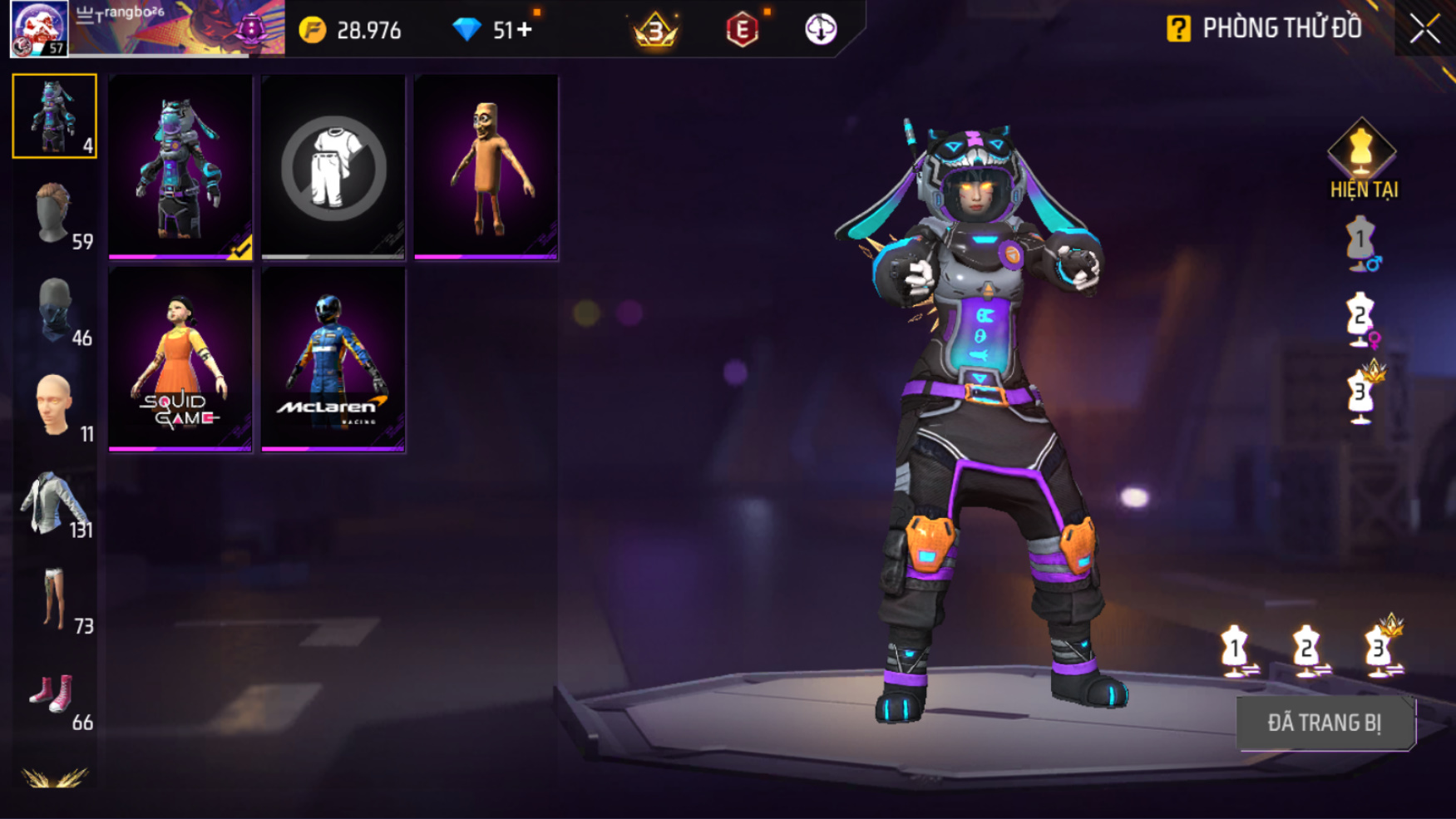Image resolution: width=1456 pixels, height=819 pixels.
Task: Switch to the face category
Action: 55,406
